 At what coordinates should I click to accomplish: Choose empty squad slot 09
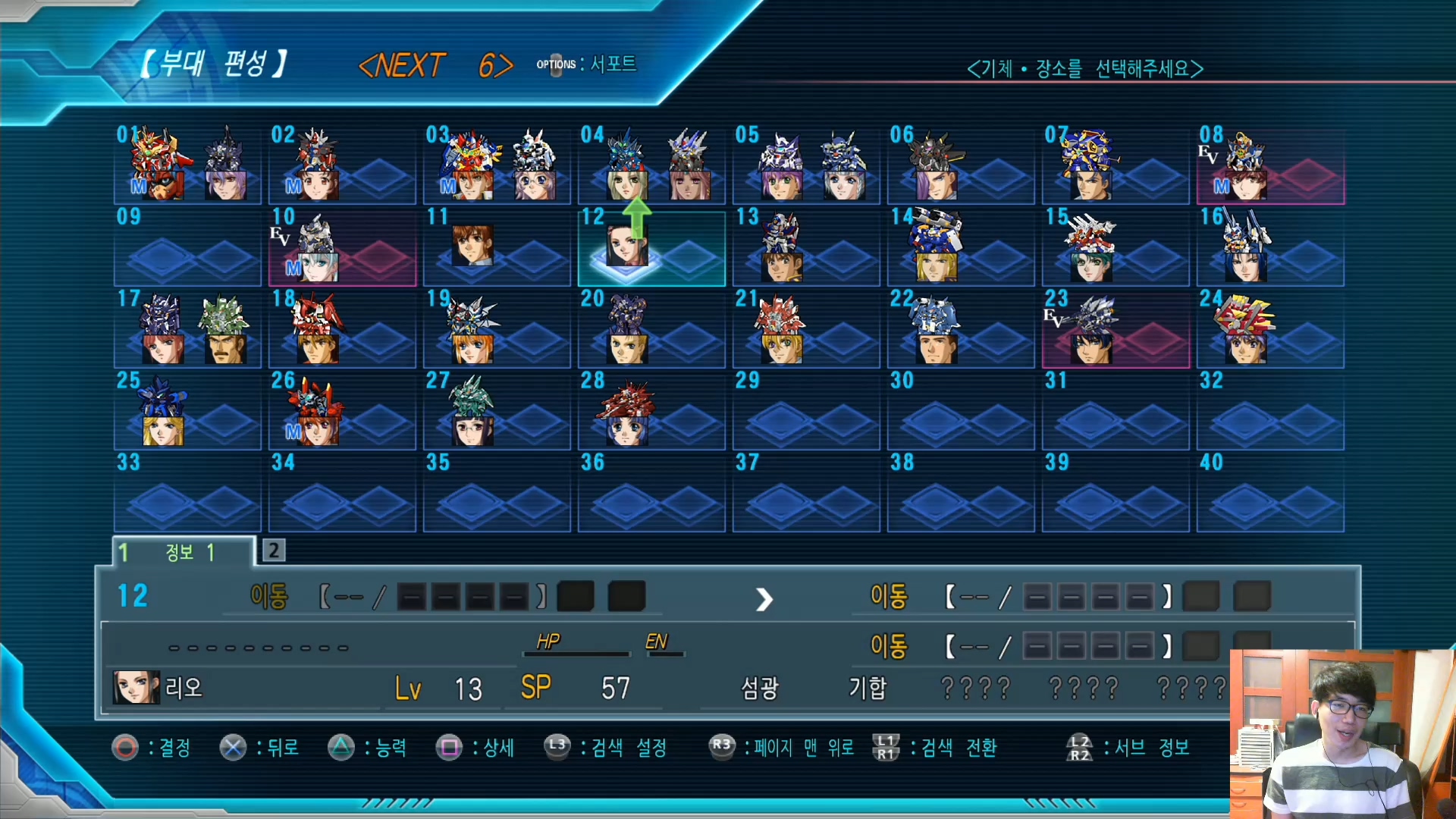(x=187, y=248)
